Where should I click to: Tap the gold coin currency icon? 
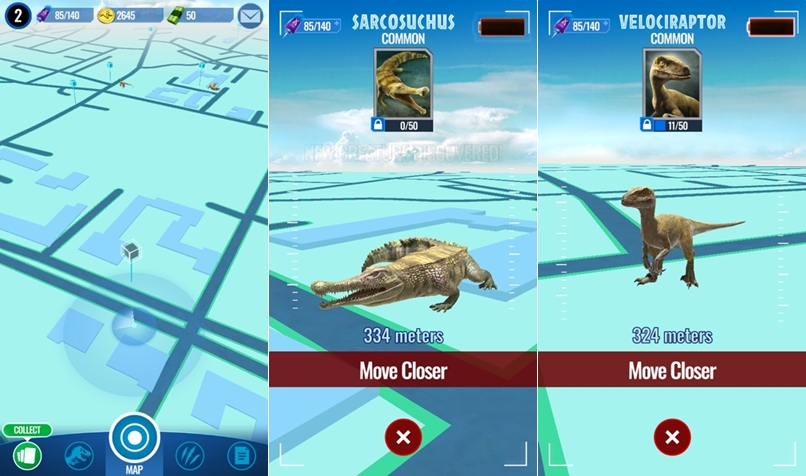105,15
